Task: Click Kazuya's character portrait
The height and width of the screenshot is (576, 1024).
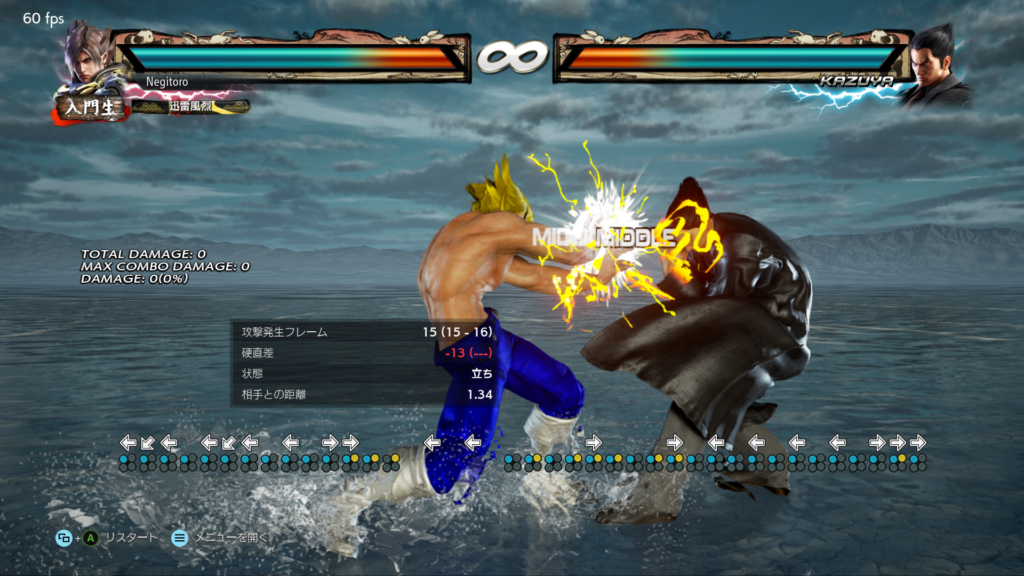Action: coord(939,64)
